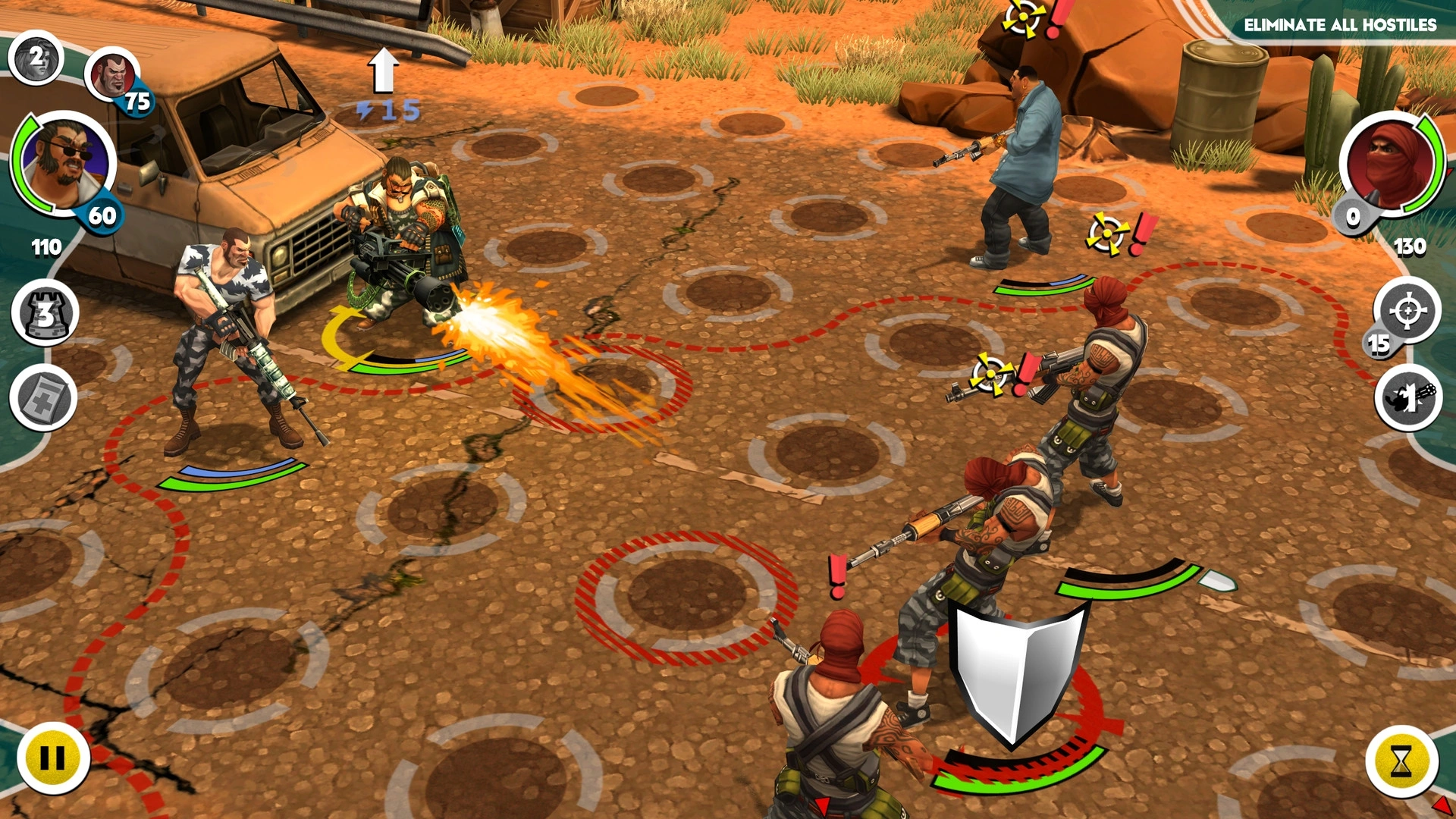Pause the game with the yellow button
This screenshot has height=819, width=1456.
click(x=52, y=757)
